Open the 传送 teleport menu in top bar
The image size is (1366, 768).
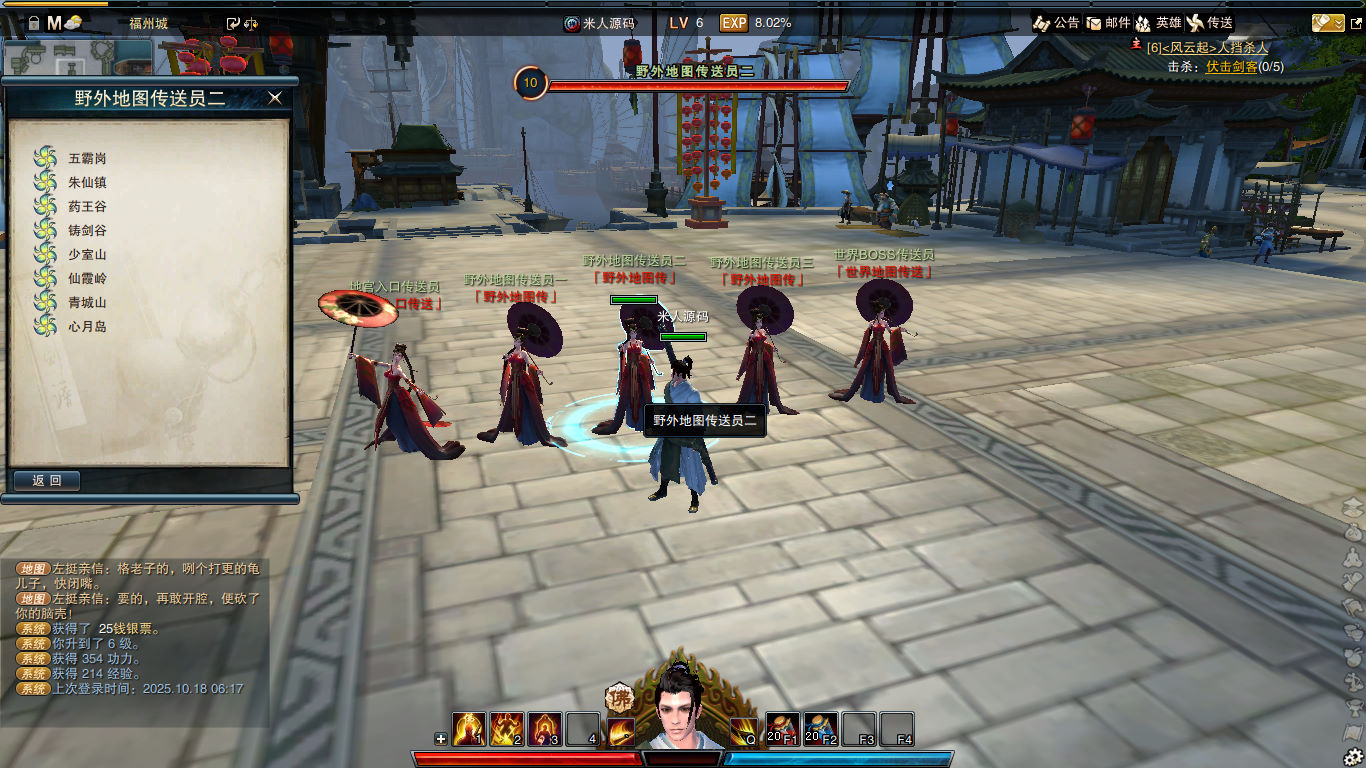tap(1209, 22)
